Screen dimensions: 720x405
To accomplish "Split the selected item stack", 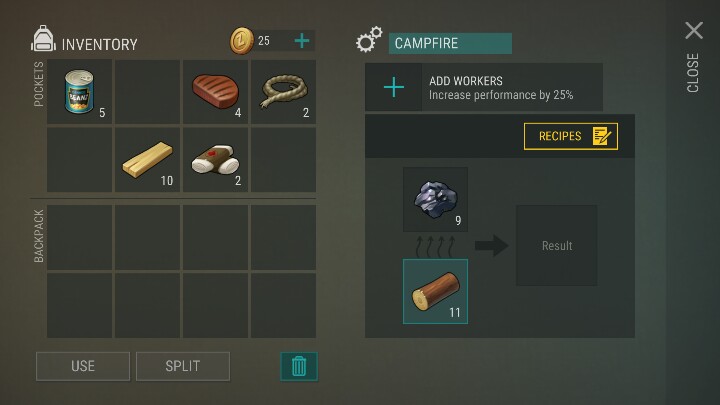I will pyautogui.click(x=183, y=366).
